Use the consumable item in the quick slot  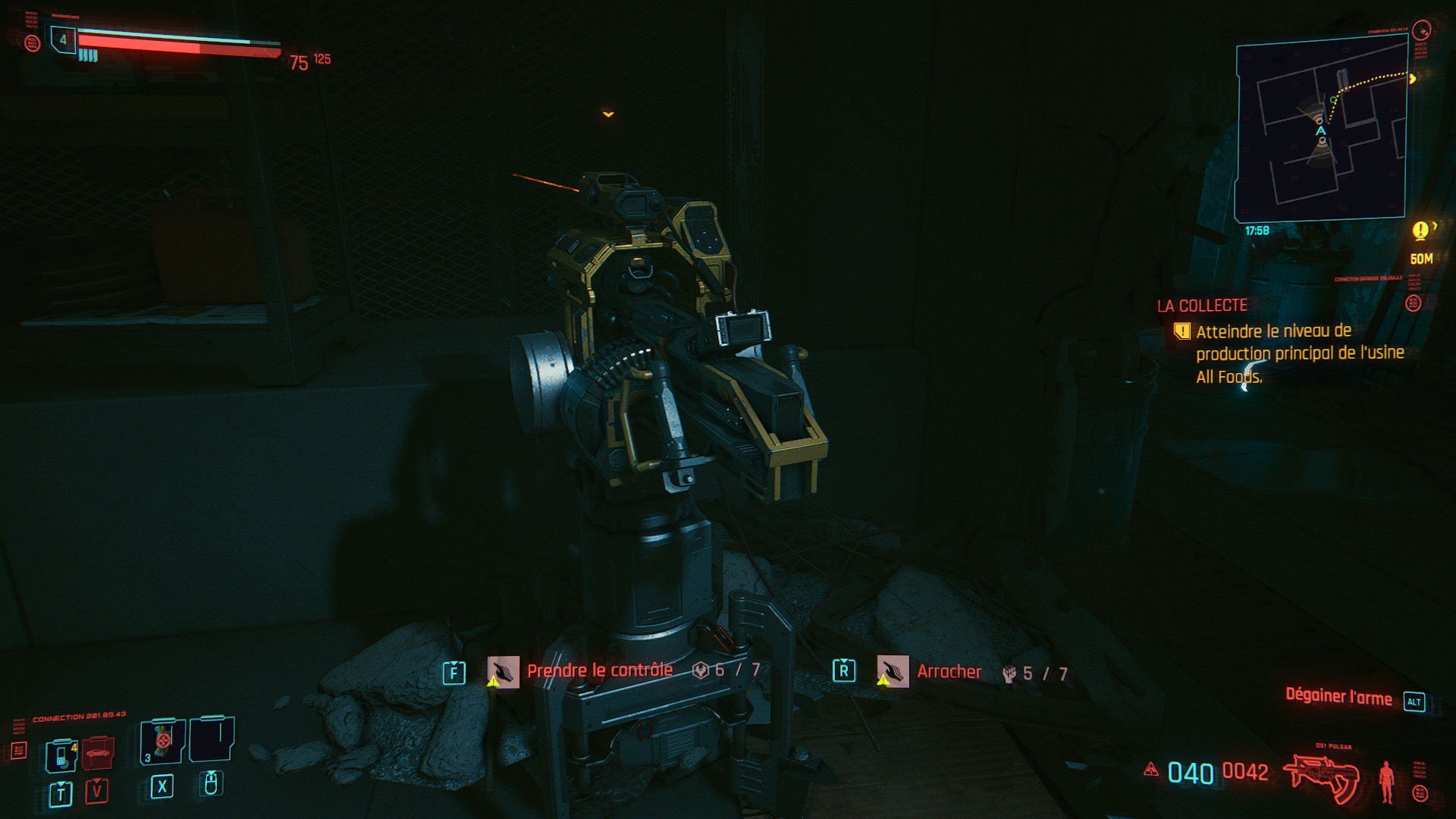162,741
